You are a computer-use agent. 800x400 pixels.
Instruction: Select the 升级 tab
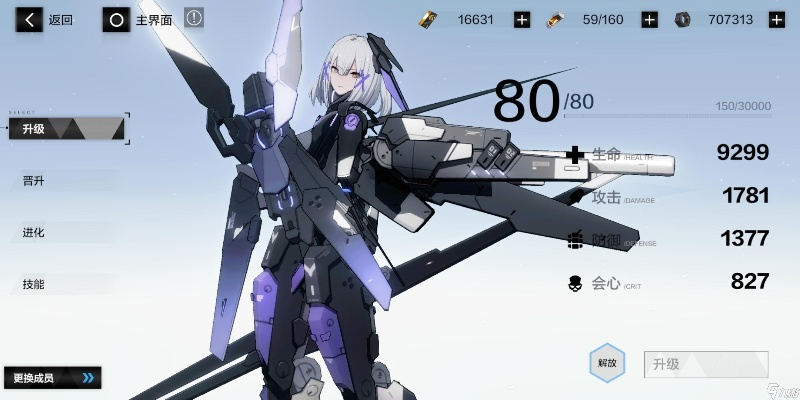tap(68, 128)
